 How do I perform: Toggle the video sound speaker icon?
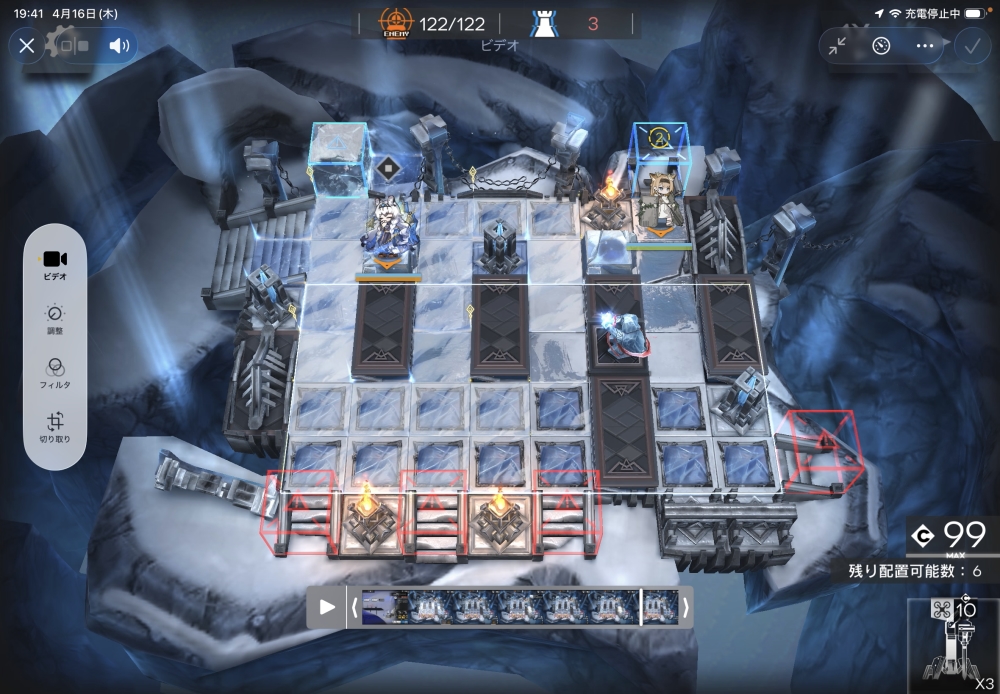click(x=120, y=45)
